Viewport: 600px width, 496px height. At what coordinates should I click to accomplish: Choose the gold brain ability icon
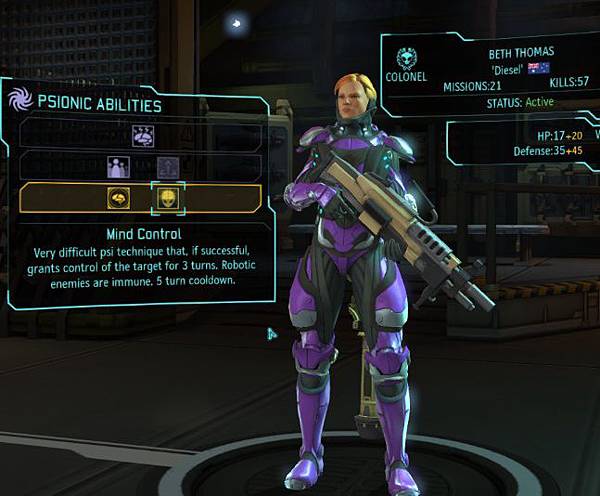coord(118,198)
